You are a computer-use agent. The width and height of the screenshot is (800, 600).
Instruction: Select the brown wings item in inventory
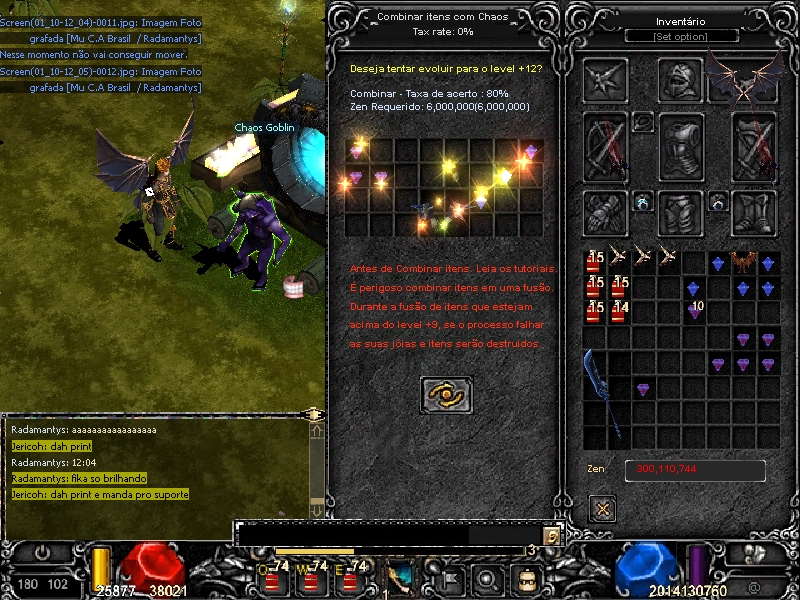click(742, 263)
